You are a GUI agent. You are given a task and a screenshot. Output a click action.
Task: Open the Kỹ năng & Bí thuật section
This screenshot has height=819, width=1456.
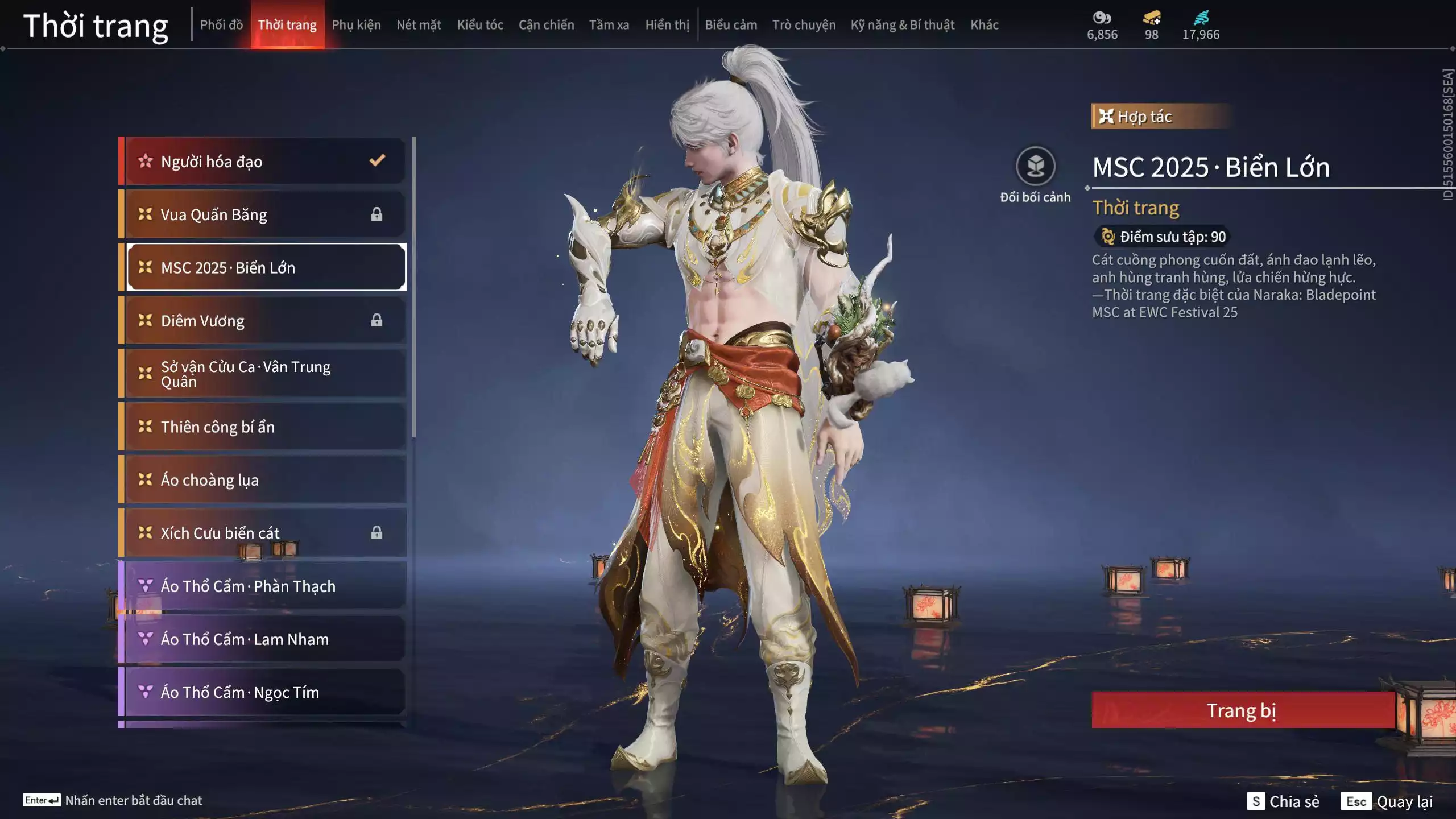(x=901, y=24)
